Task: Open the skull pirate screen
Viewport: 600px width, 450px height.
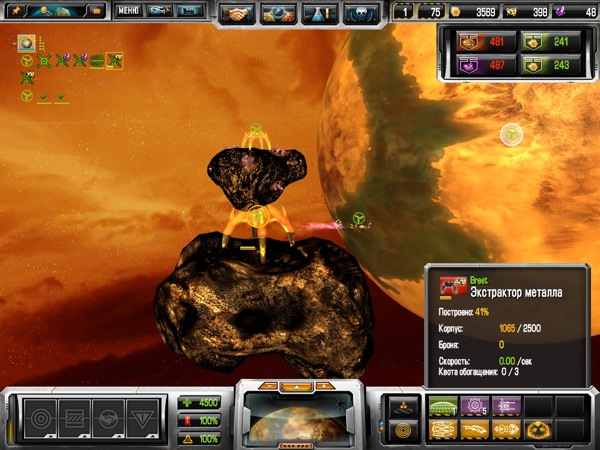Action: tap(355, 13)
